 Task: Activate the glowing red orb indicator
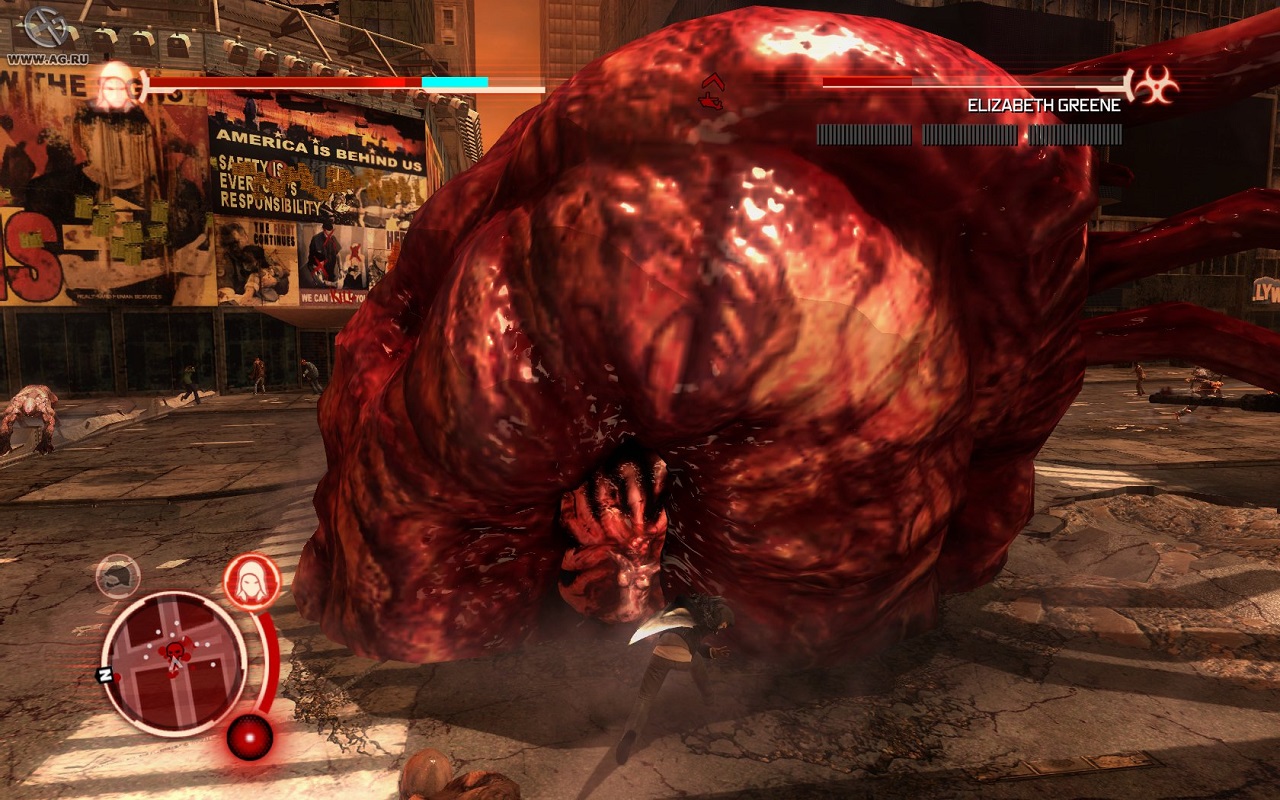pos(249,737)
